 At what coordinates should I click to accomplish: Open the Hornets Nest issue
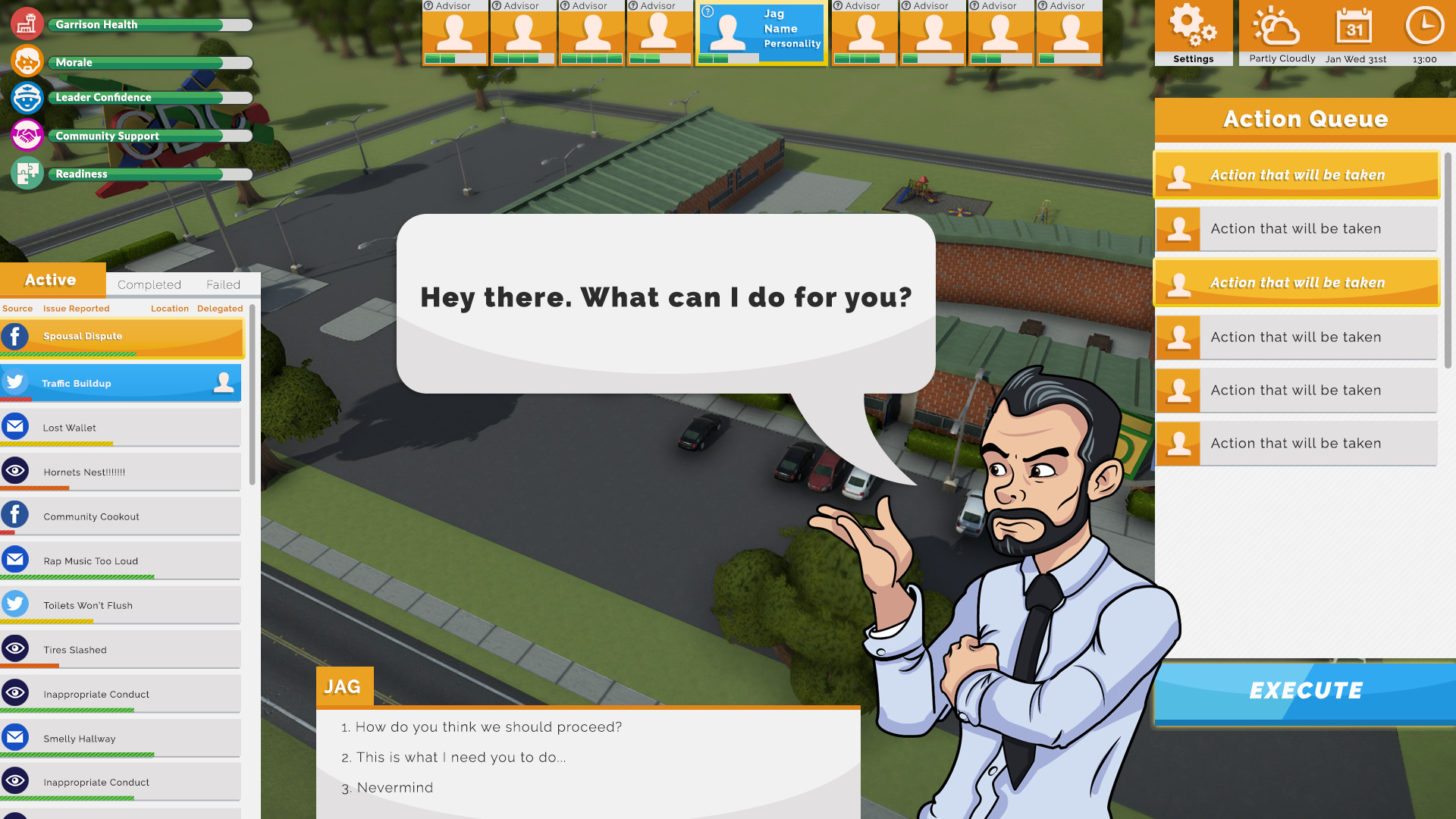click(x=121, y=472)
